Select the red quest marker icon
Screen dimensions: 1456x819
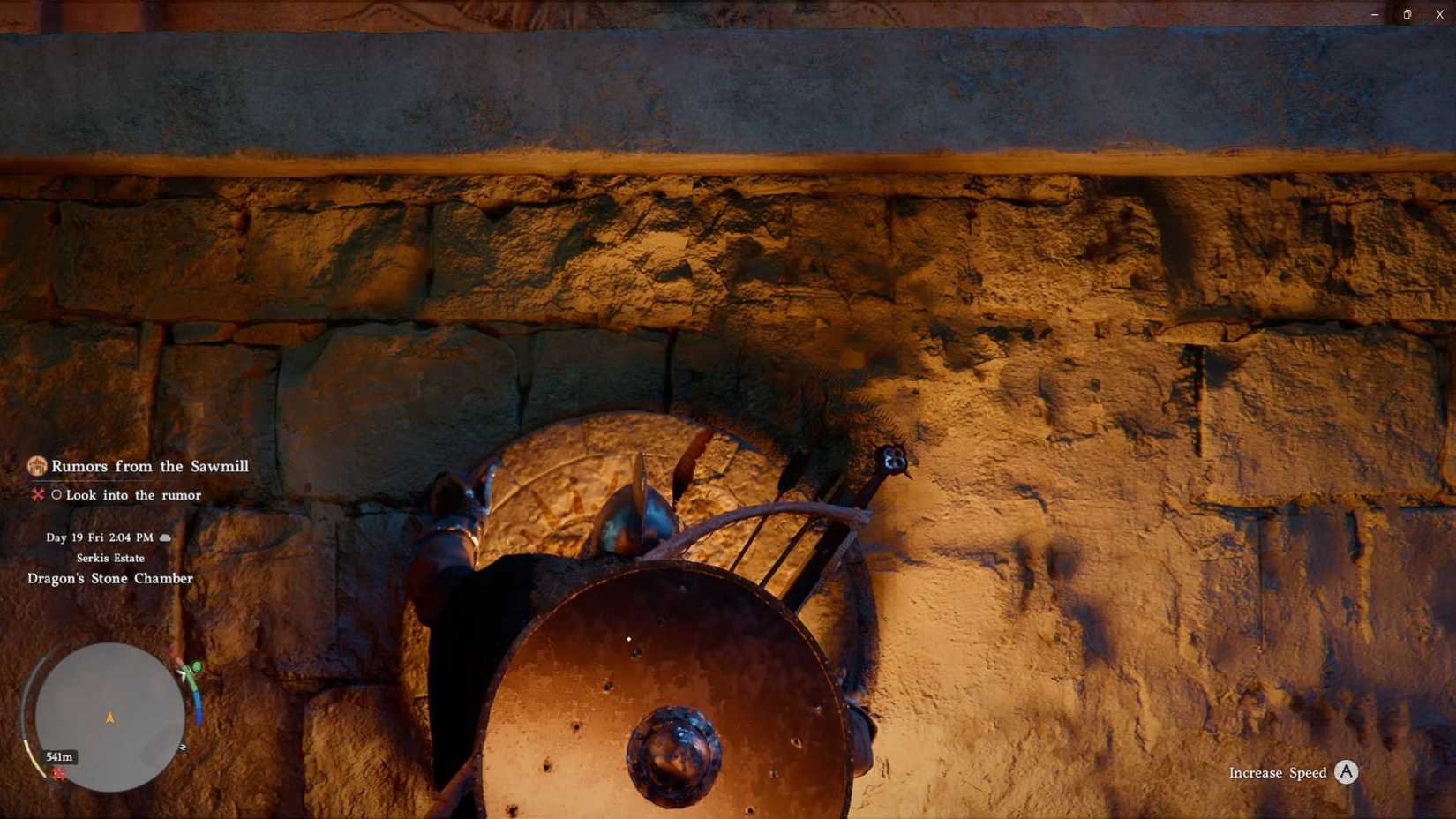37,495
